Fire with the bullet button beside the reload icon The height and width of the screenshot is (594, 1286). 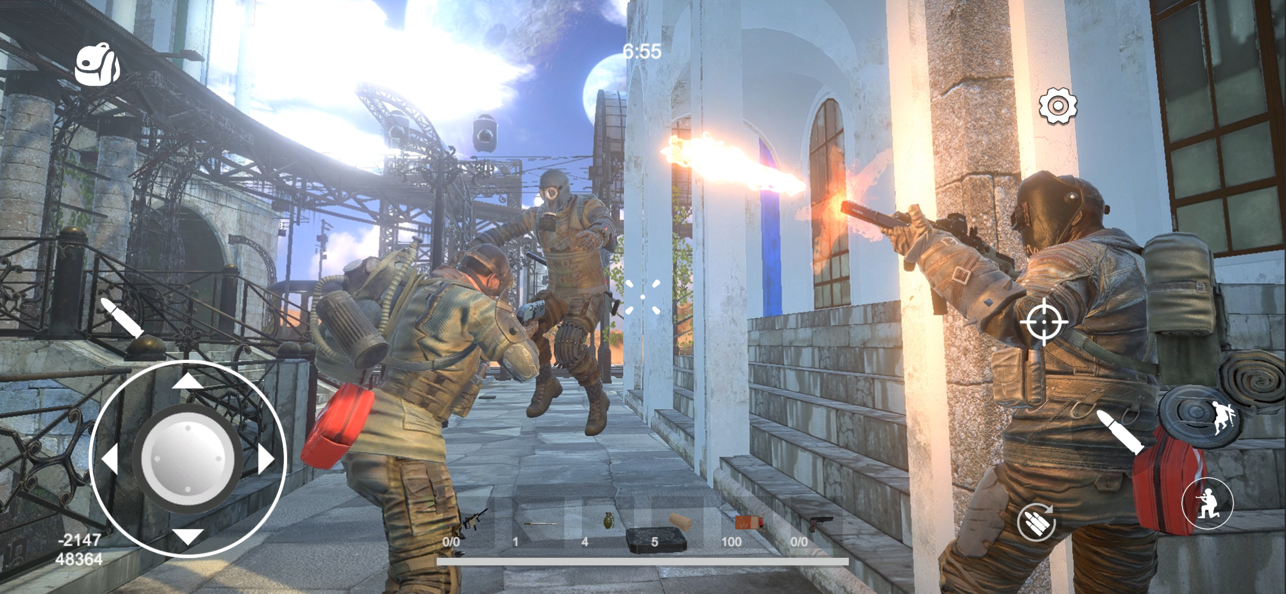(1120, 432)
